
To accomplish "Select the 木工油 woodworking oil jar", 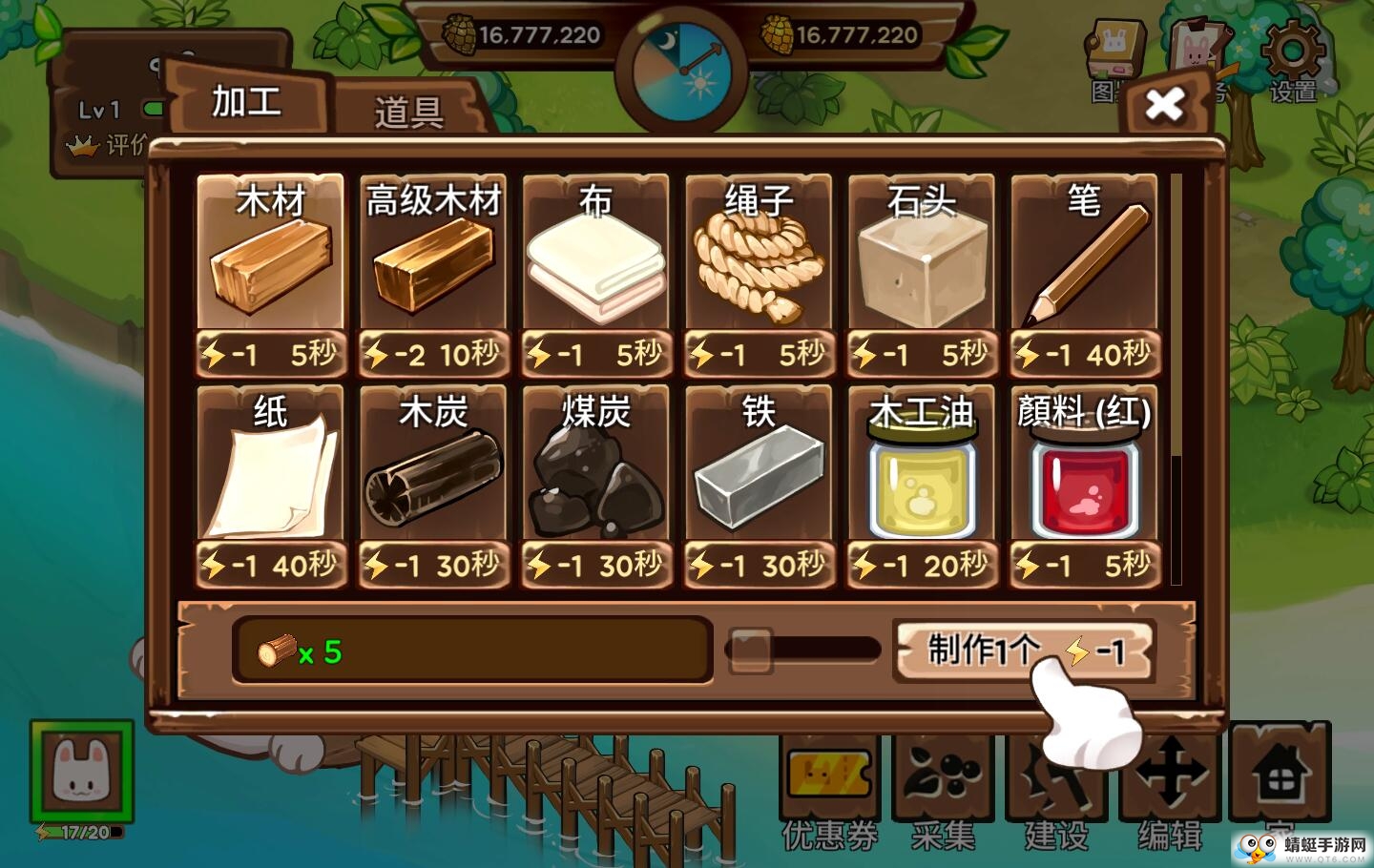I will pyautogui.click(x=922, y=472).
